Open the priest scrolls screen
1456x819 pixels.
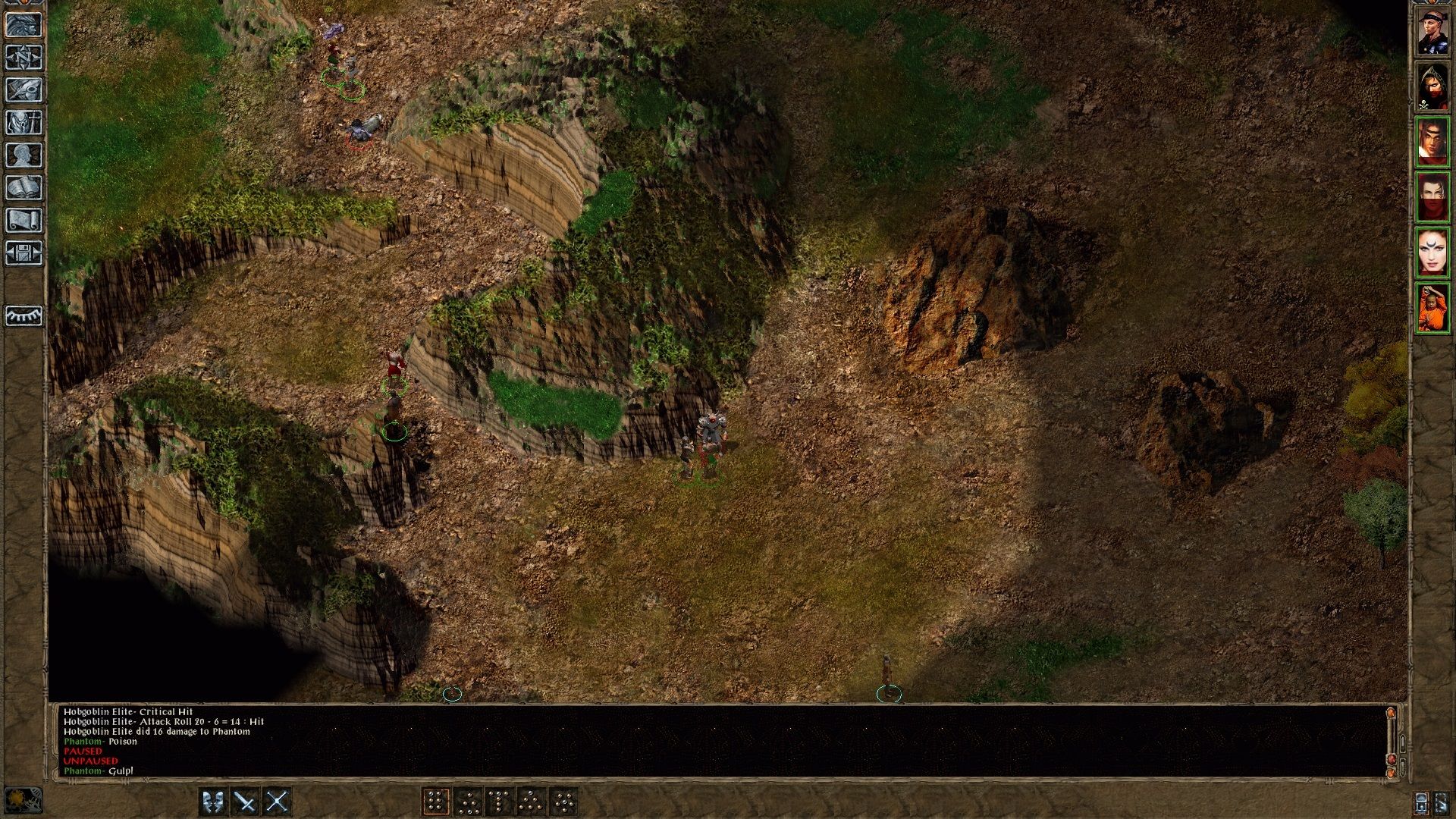25,221
